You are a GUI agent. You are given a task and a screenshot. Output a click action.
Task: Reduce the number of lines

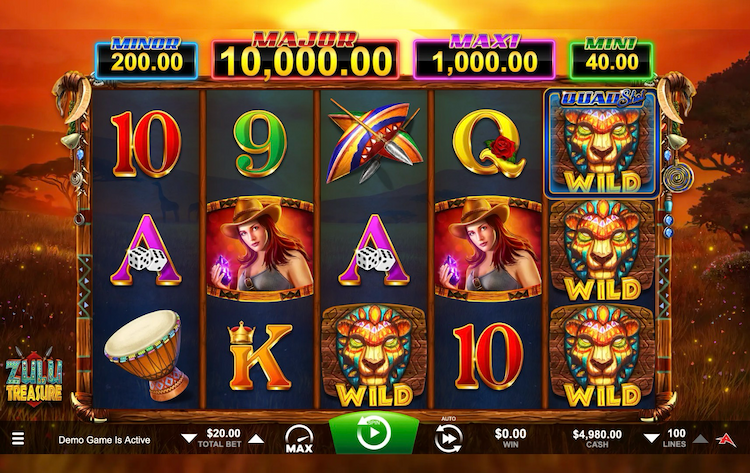point(650,438)
